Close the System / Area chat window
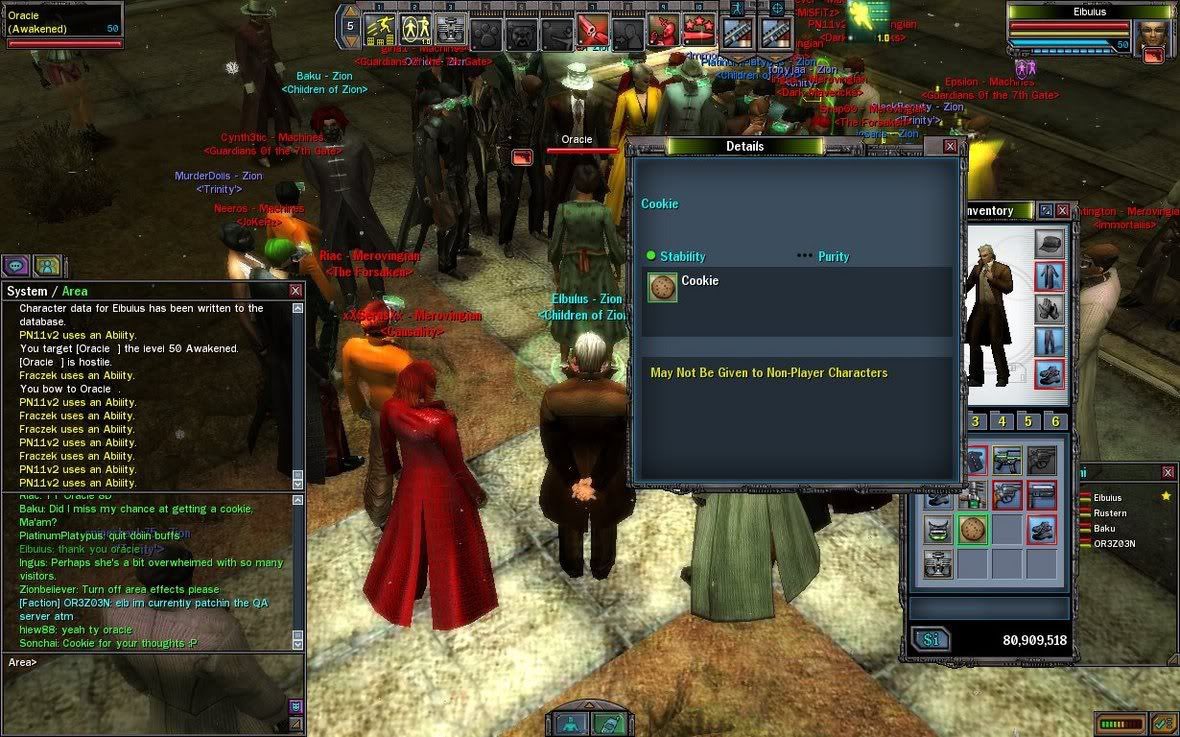1180x737 pixels. click(295, 291)
